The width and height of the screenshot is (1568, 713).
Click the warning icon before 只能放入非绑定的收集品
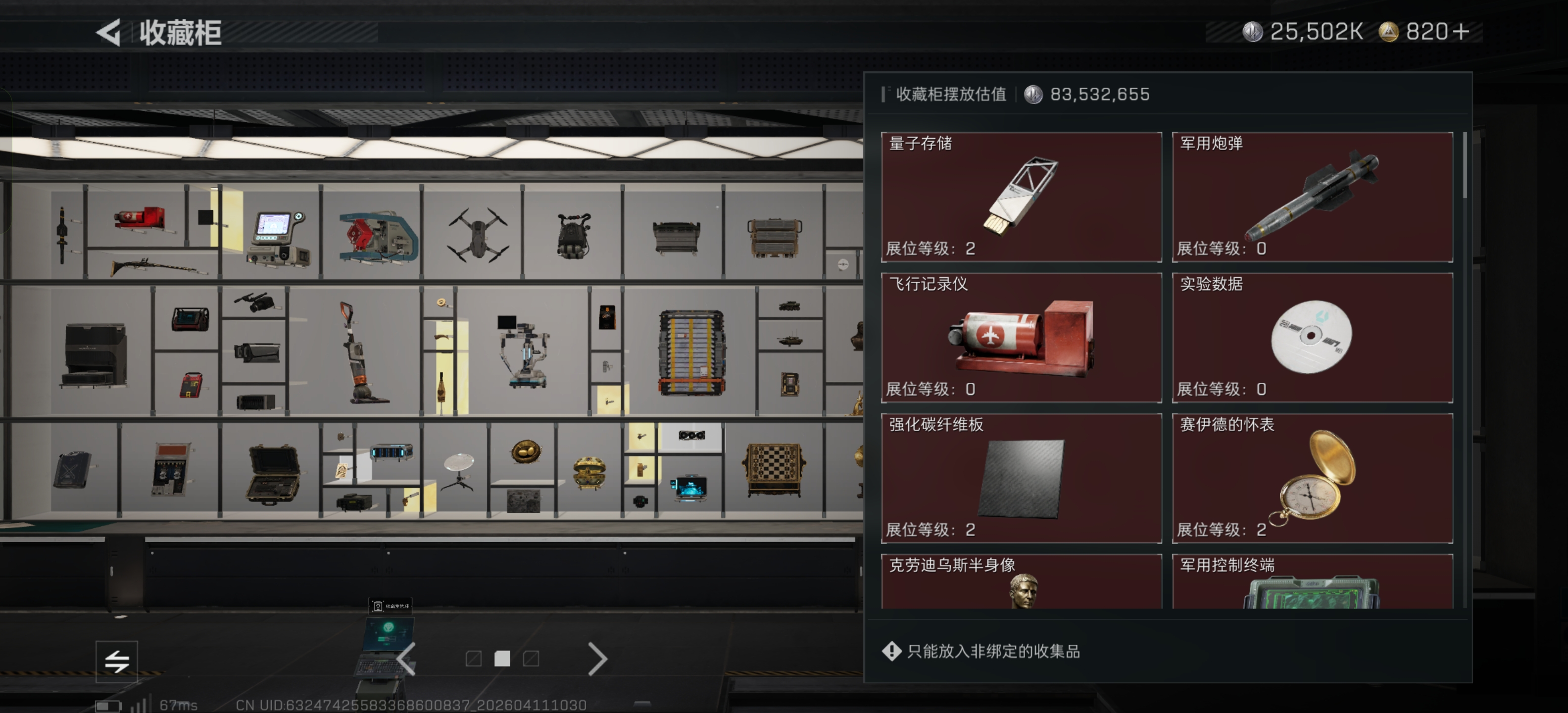click(891, 650)
